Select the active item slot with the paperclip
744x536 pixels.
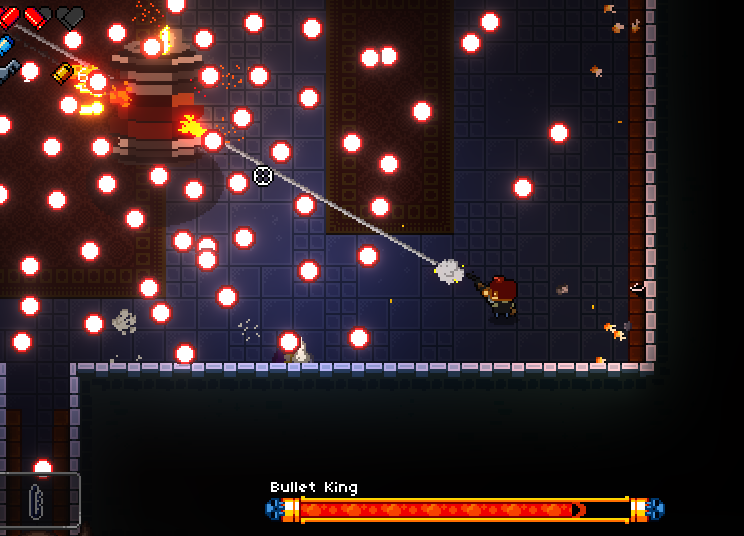[39, 498]
